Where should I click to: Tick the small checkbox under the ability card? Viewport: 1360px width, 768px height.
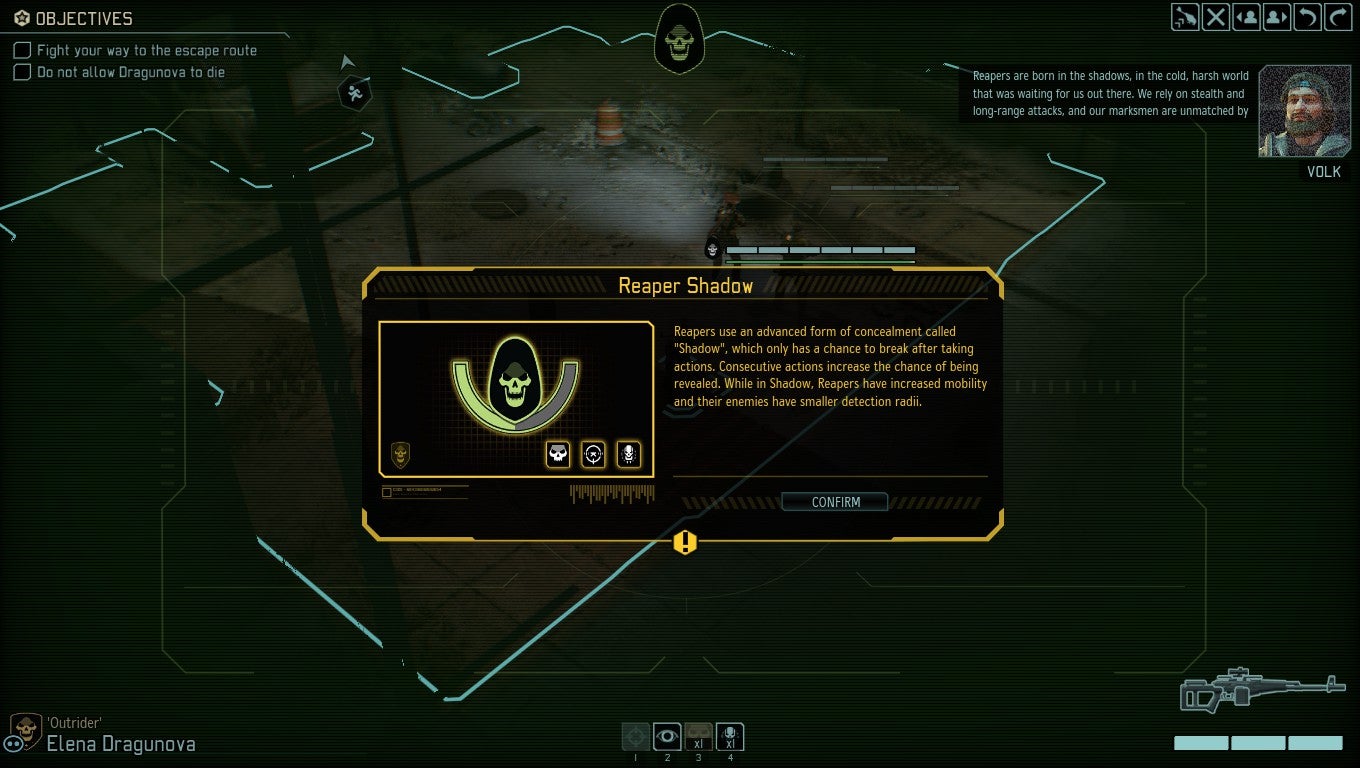point(386,490)
